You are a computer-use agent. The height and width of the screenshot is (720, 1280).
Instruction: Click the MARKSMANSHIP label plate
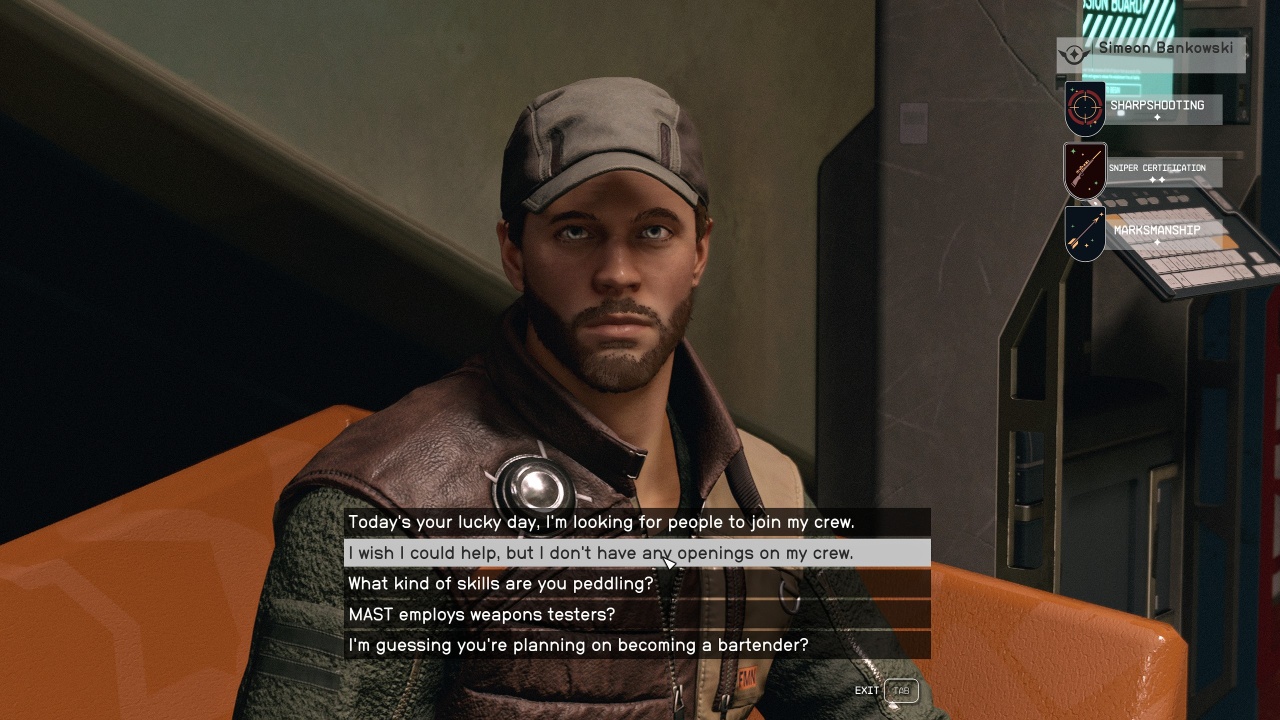[1158, 229]
